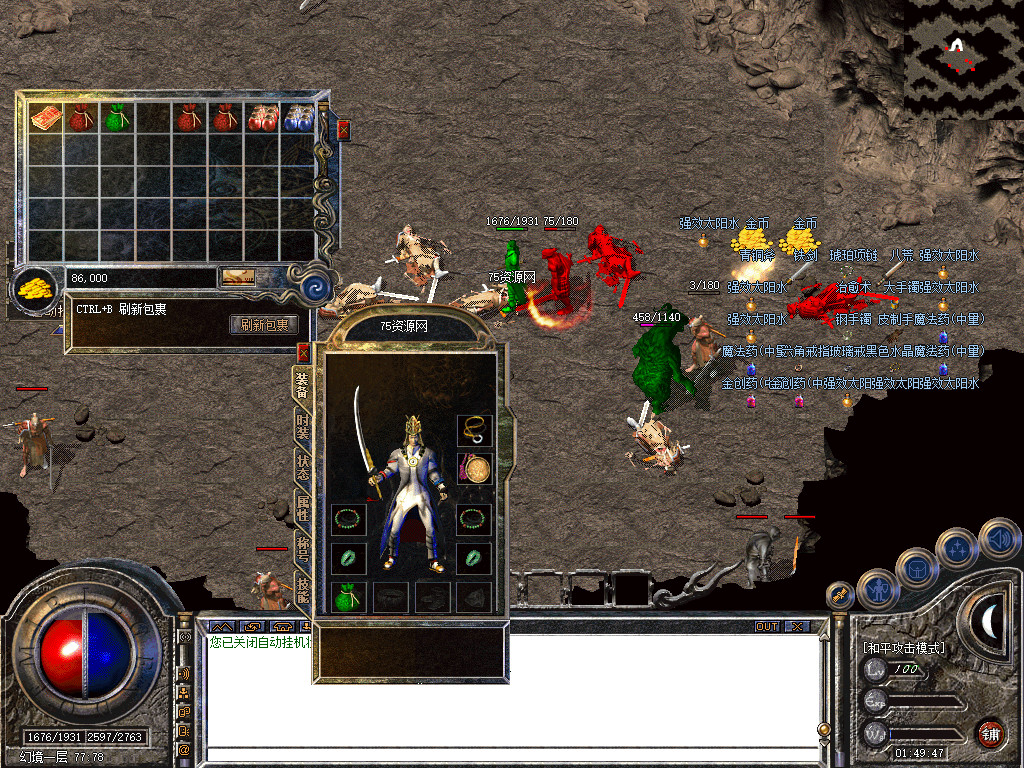Screen dimensions: 1024x768
Task: Click the 刷新包裹 refresh bag button
Action: click(264, 325)
